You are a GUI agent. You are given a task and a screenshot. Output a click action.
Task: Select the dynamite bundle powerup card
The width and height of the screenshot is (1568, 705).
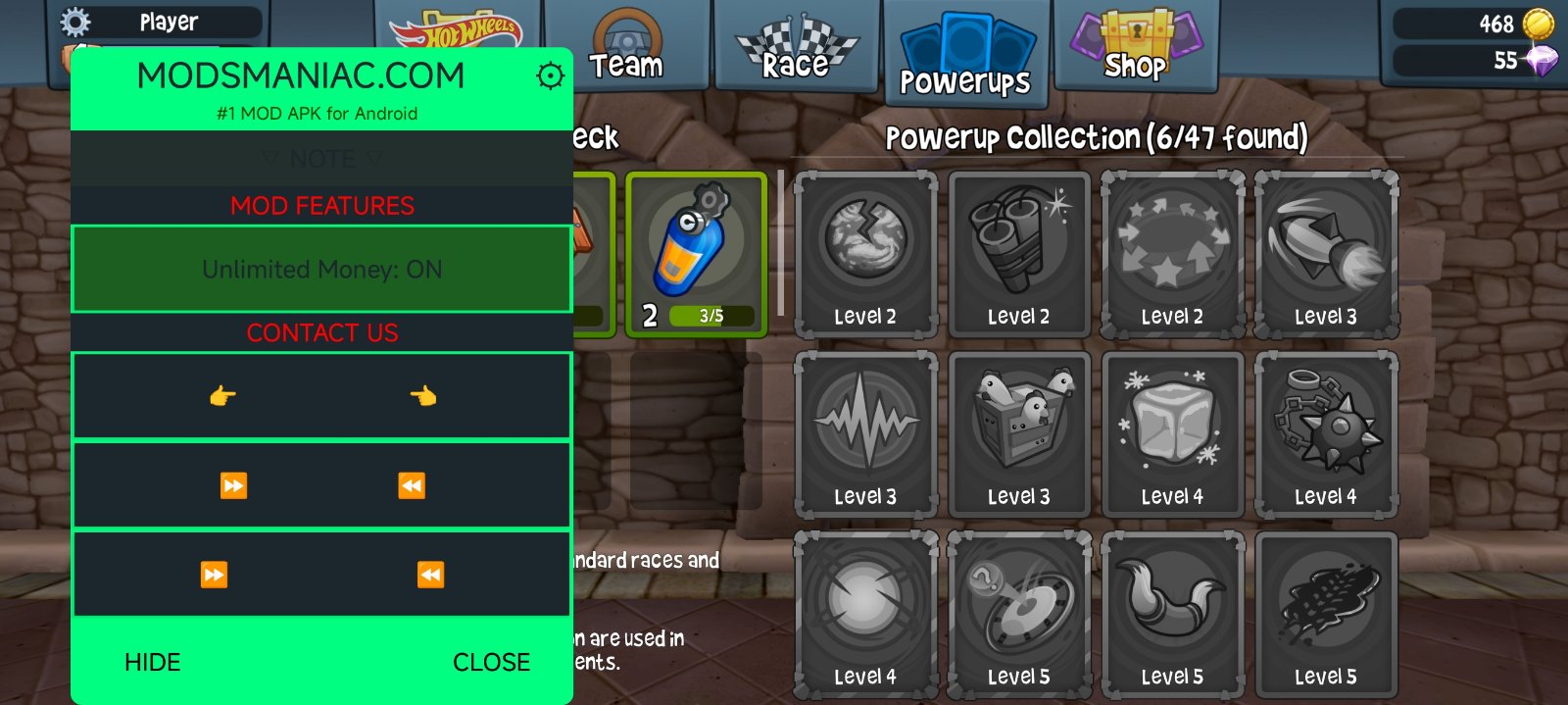click(1018, 253)
